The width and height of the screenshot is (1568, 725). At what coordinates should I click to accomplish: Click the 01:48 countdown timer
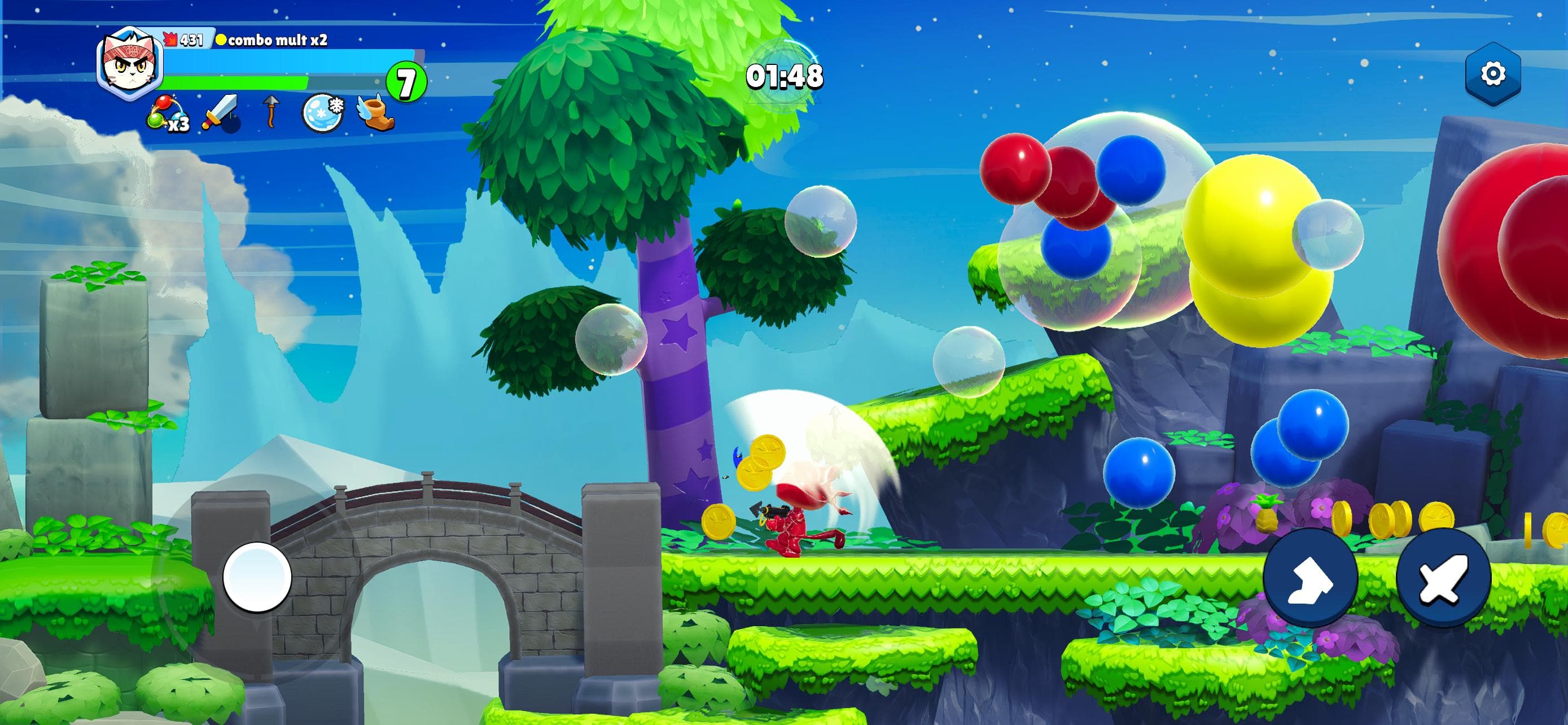tap(786, 76)
